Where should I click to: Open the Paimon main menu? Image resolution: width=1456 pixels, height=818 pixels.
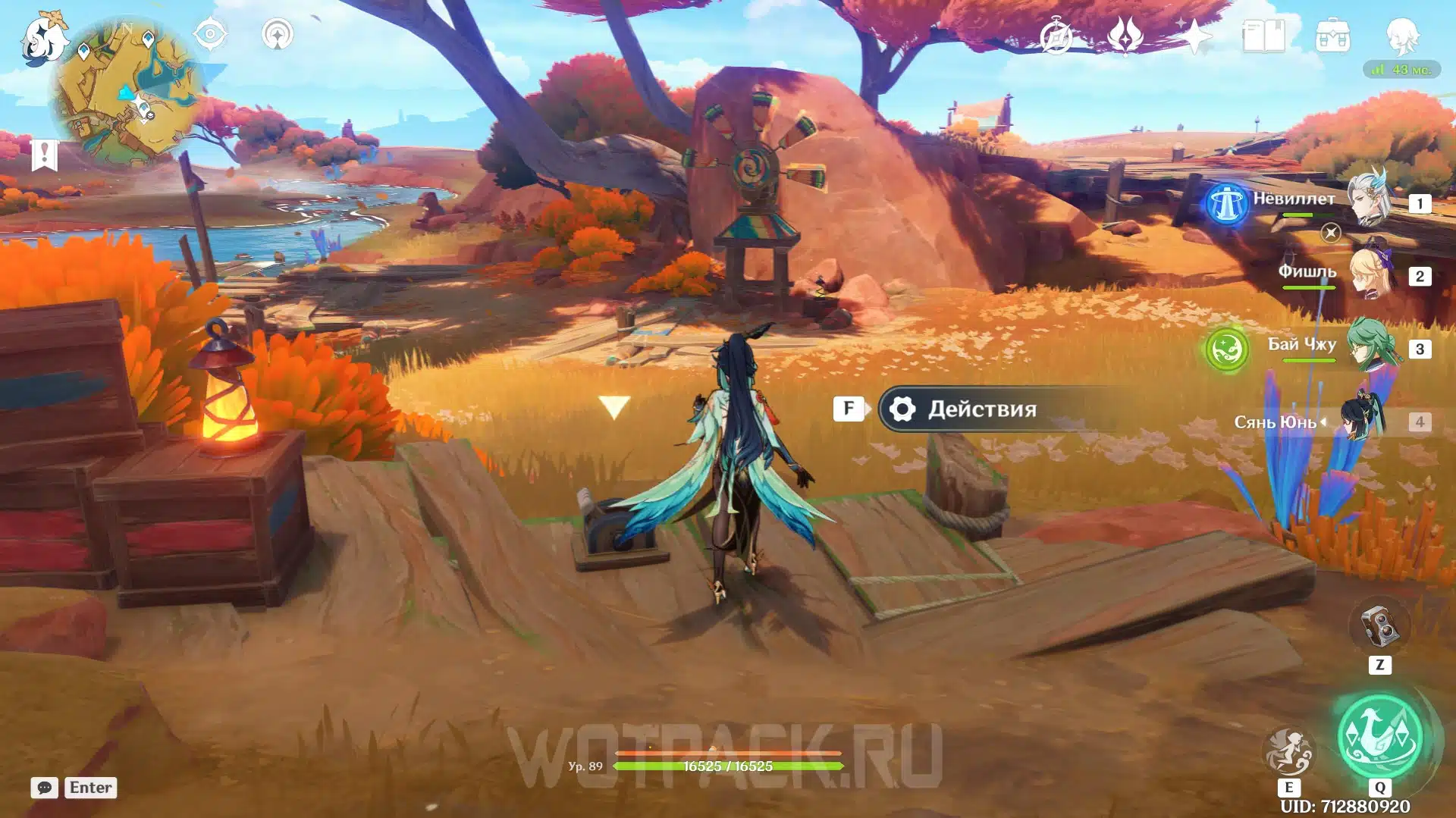pyautogui.click(x=43, y=39)
